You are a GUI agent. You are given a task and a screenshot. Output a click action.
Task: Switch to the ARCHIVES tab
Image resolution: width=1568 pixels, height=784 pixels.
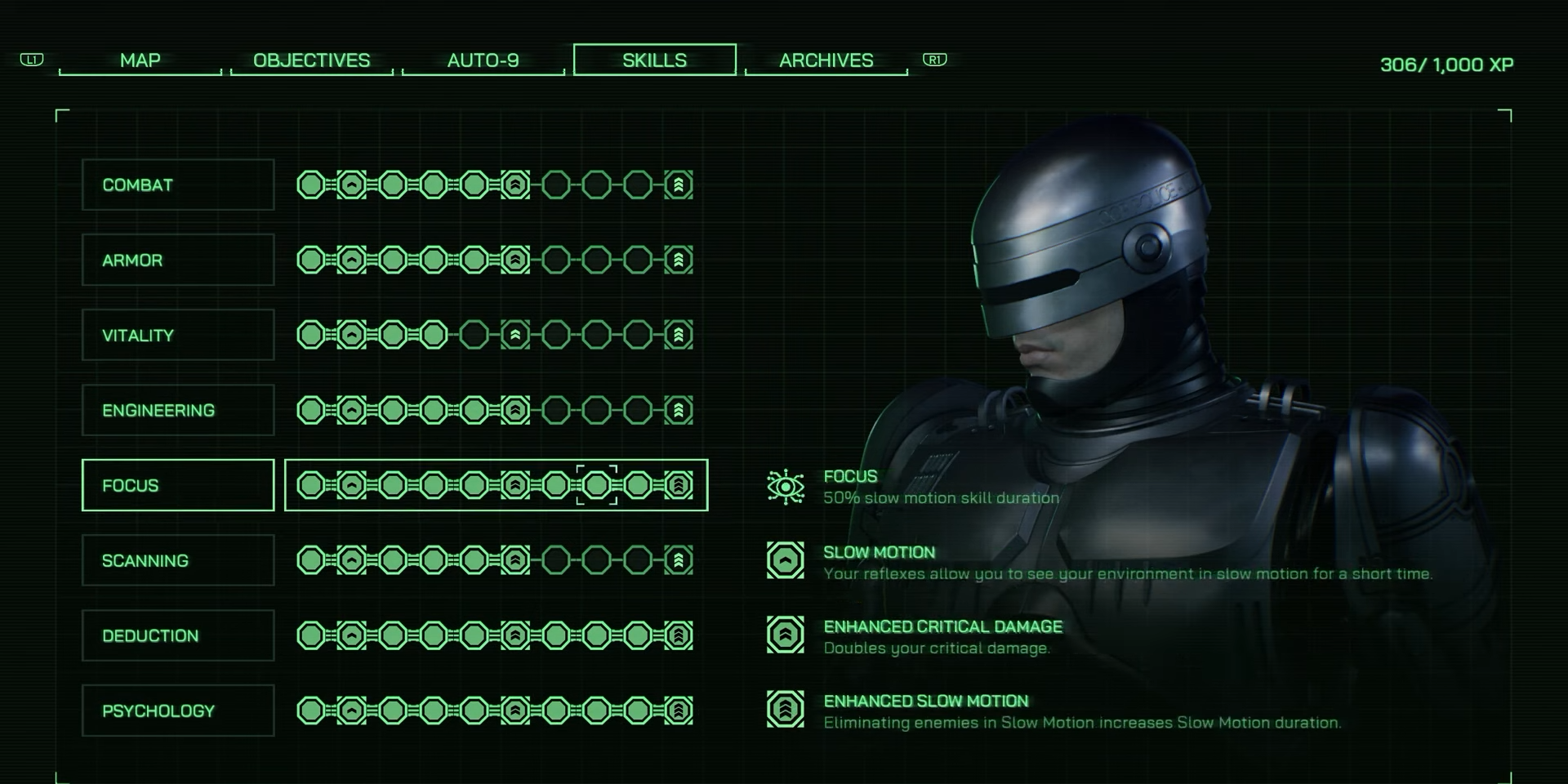click(x=826, y=60)
